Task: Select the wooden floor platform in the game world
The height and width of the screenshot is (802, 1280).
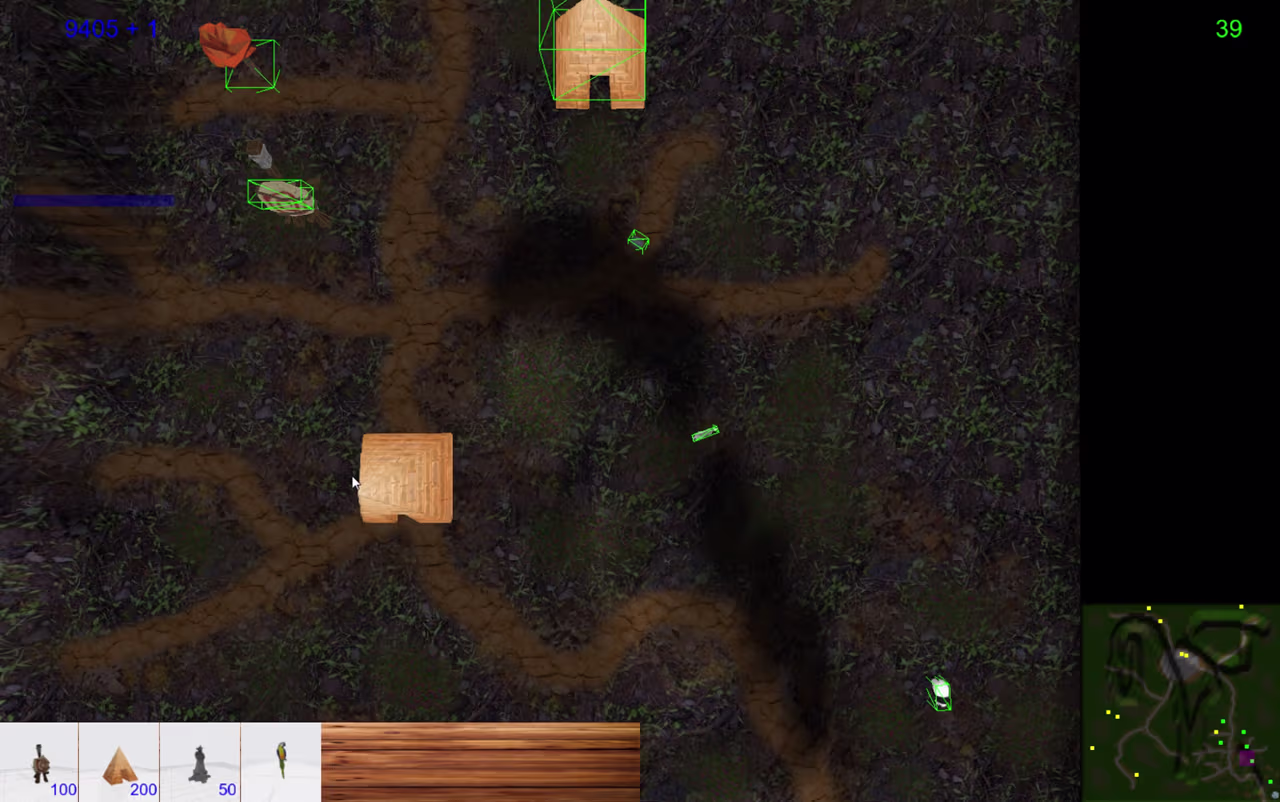Action: click(x=406, y=478)
